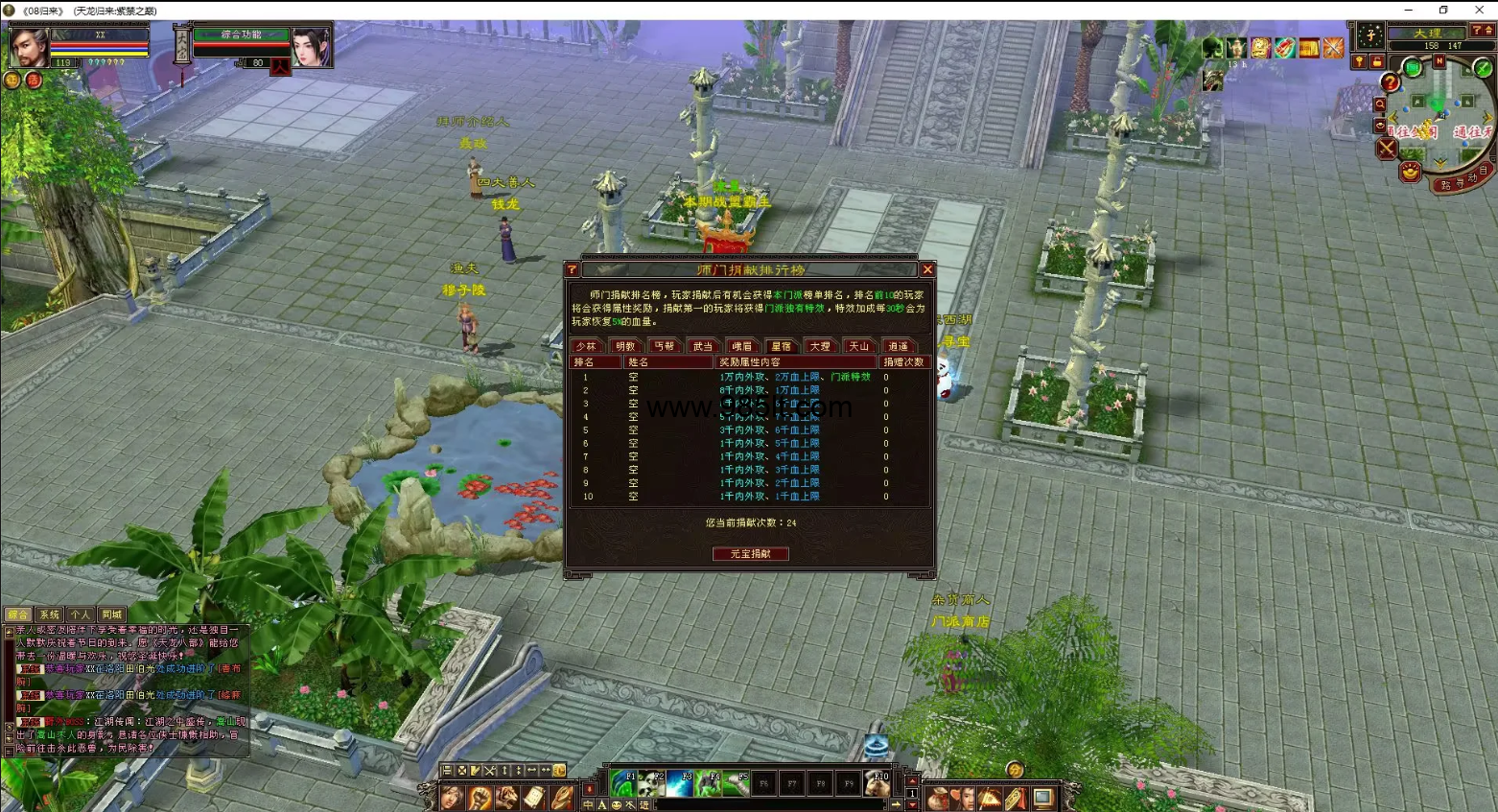Switch to the 天山 tab

tap(858, 346)
